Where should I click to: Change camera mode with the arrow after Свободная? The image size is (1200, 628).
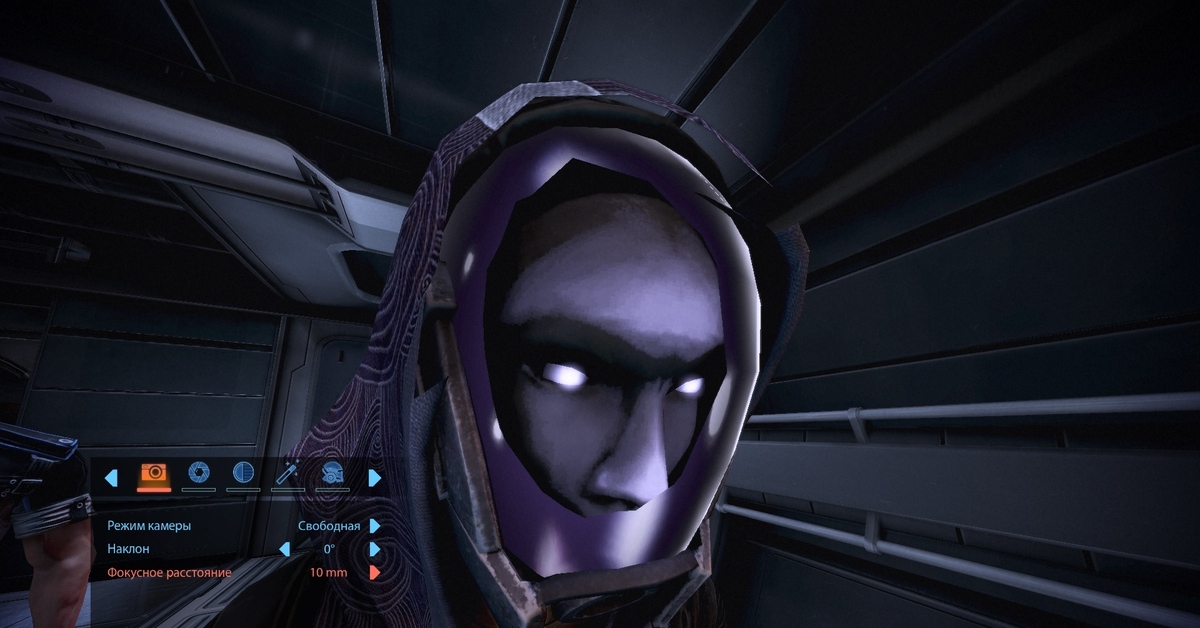pyautogui.click(x=375, y=525)
